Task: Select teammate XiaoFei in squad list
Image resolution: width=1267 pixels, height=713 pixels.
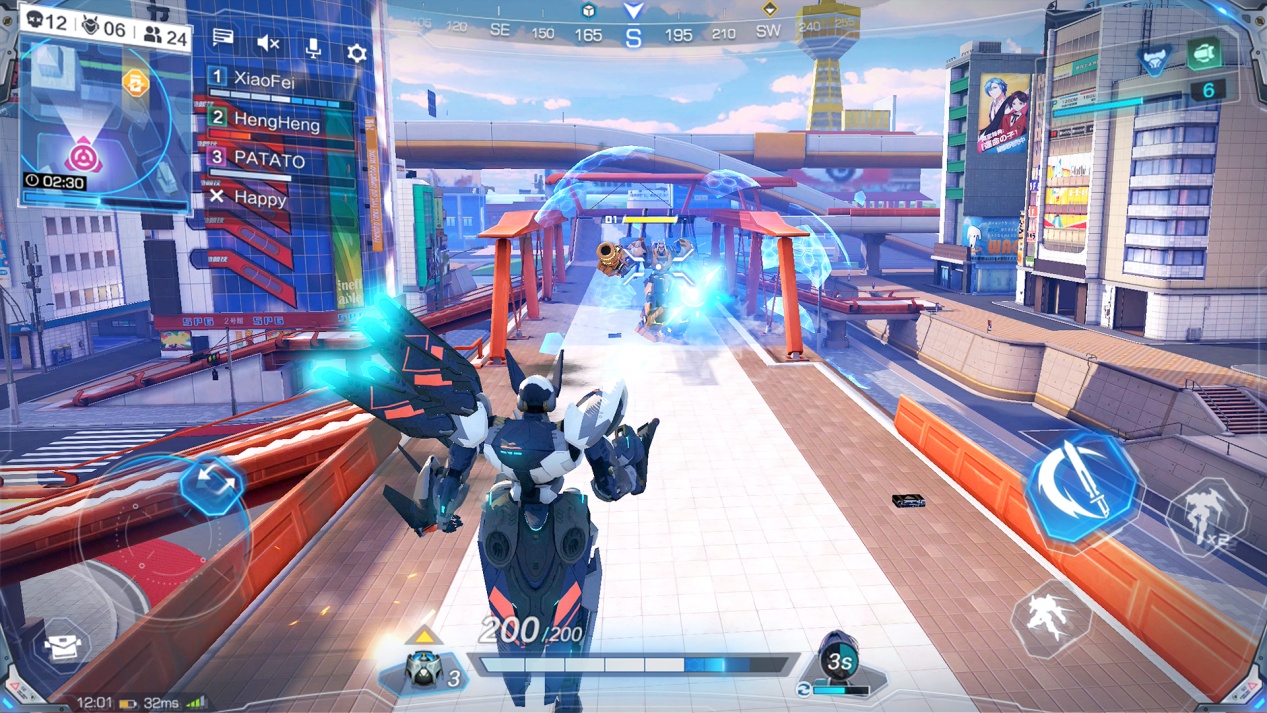Action: [264, 79]
